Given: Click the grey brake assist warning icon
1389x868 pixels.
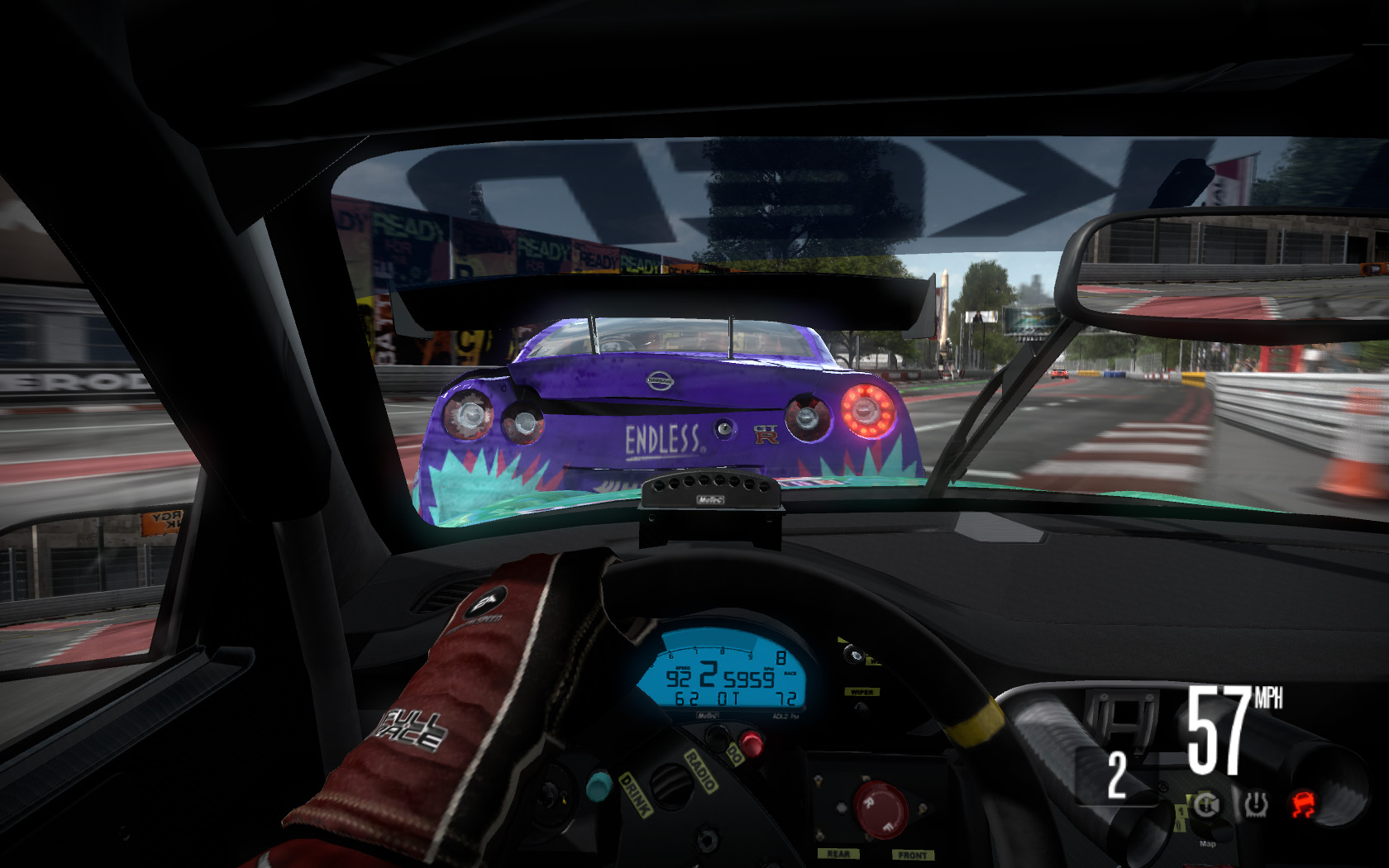Looking at the screenshot, I should tap(1206, 804).
